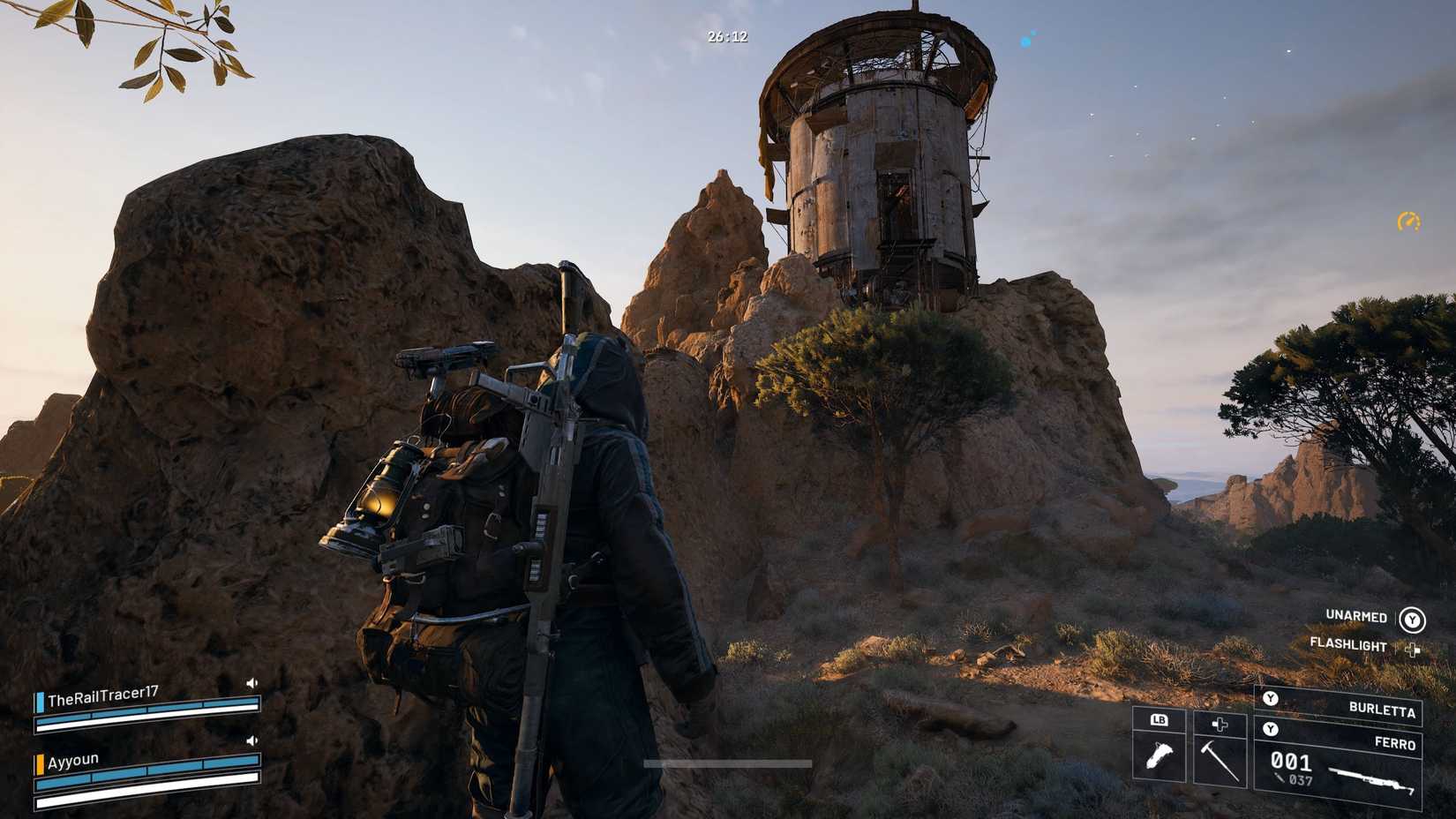Select the FERRO label in the weapon panel
This screenshot has width=1456, height=819.
coord(1394,741)
